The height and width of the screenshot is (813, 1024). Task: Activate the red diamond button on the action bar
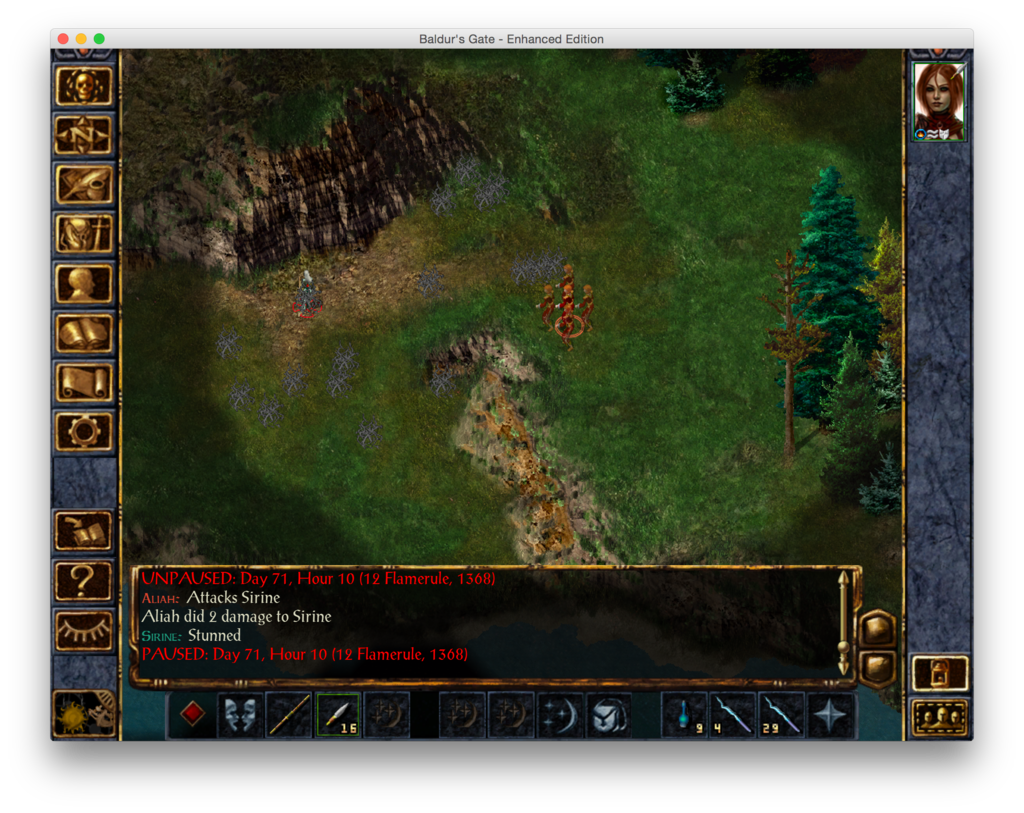[192, 714]
